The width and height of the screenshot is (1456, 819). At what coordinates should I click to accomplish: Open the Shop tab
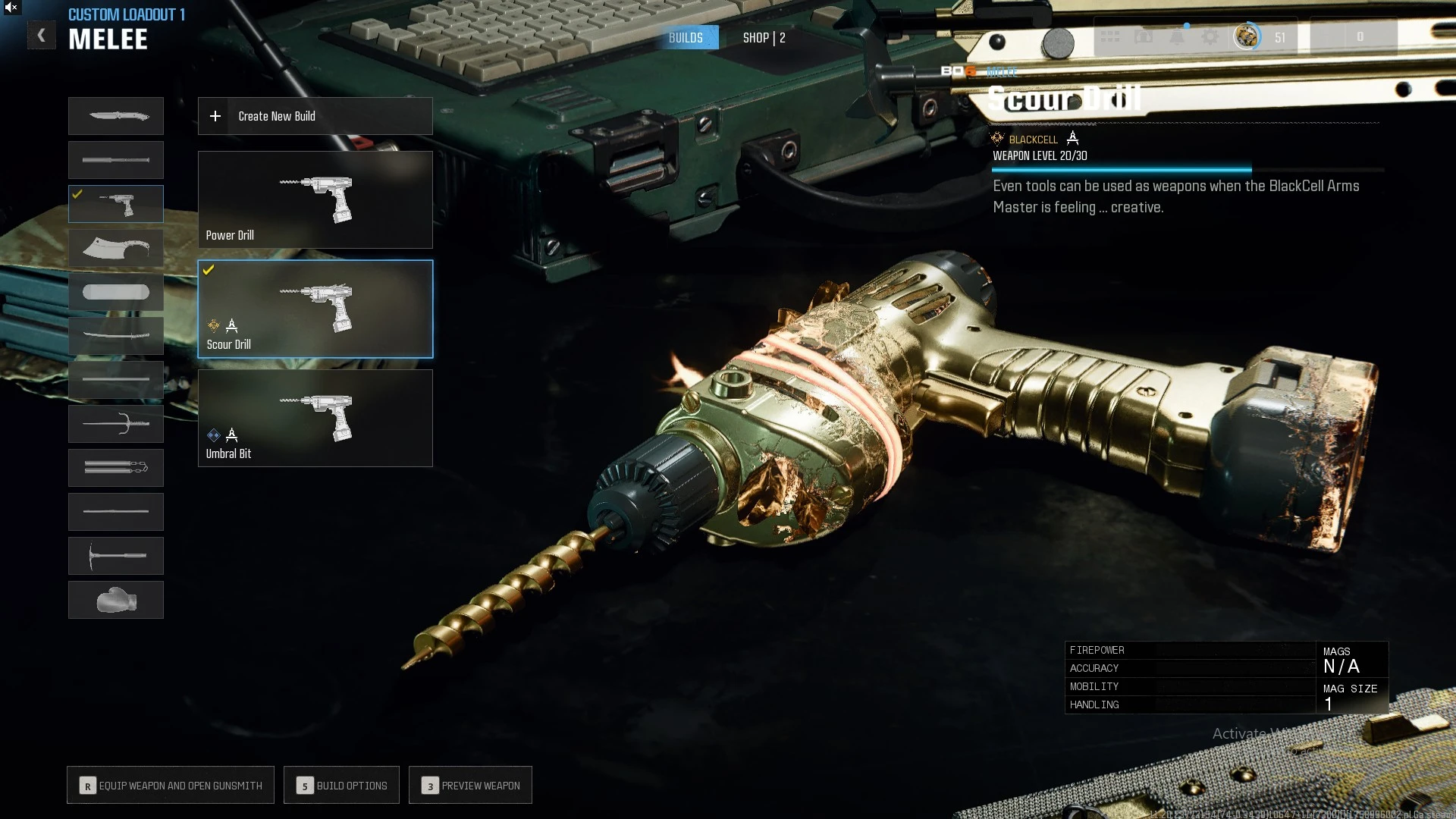click(764, 38)
